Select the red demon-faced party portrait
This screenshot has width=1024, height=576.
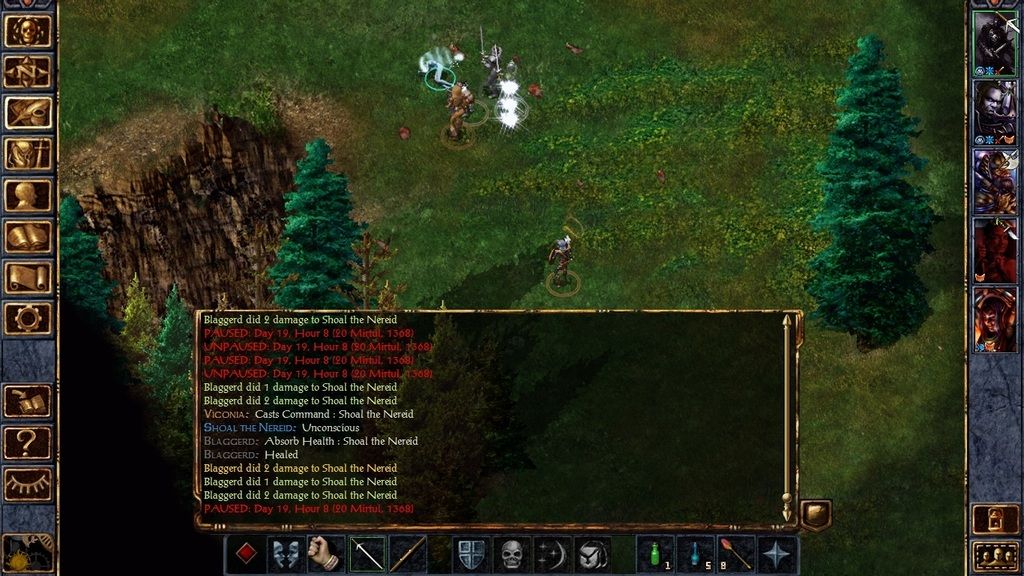[995, 250]
